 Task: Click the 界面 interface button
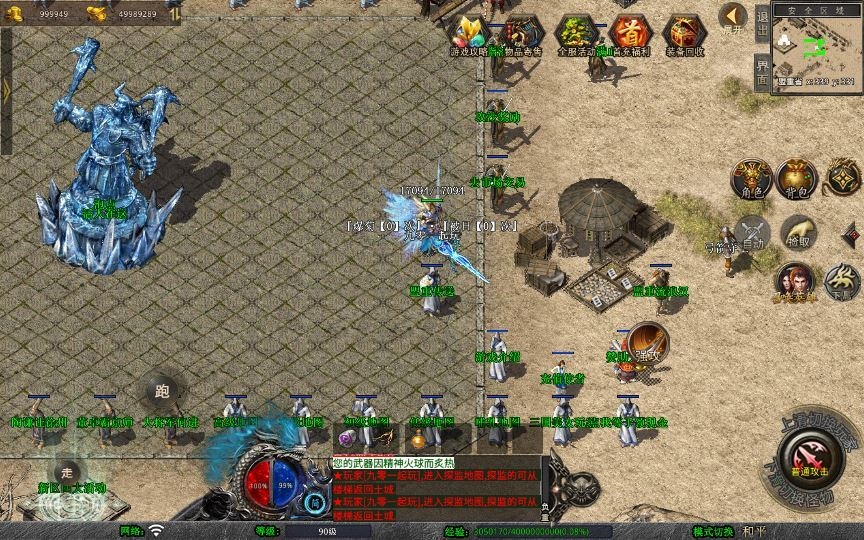[x=763, y=72]
